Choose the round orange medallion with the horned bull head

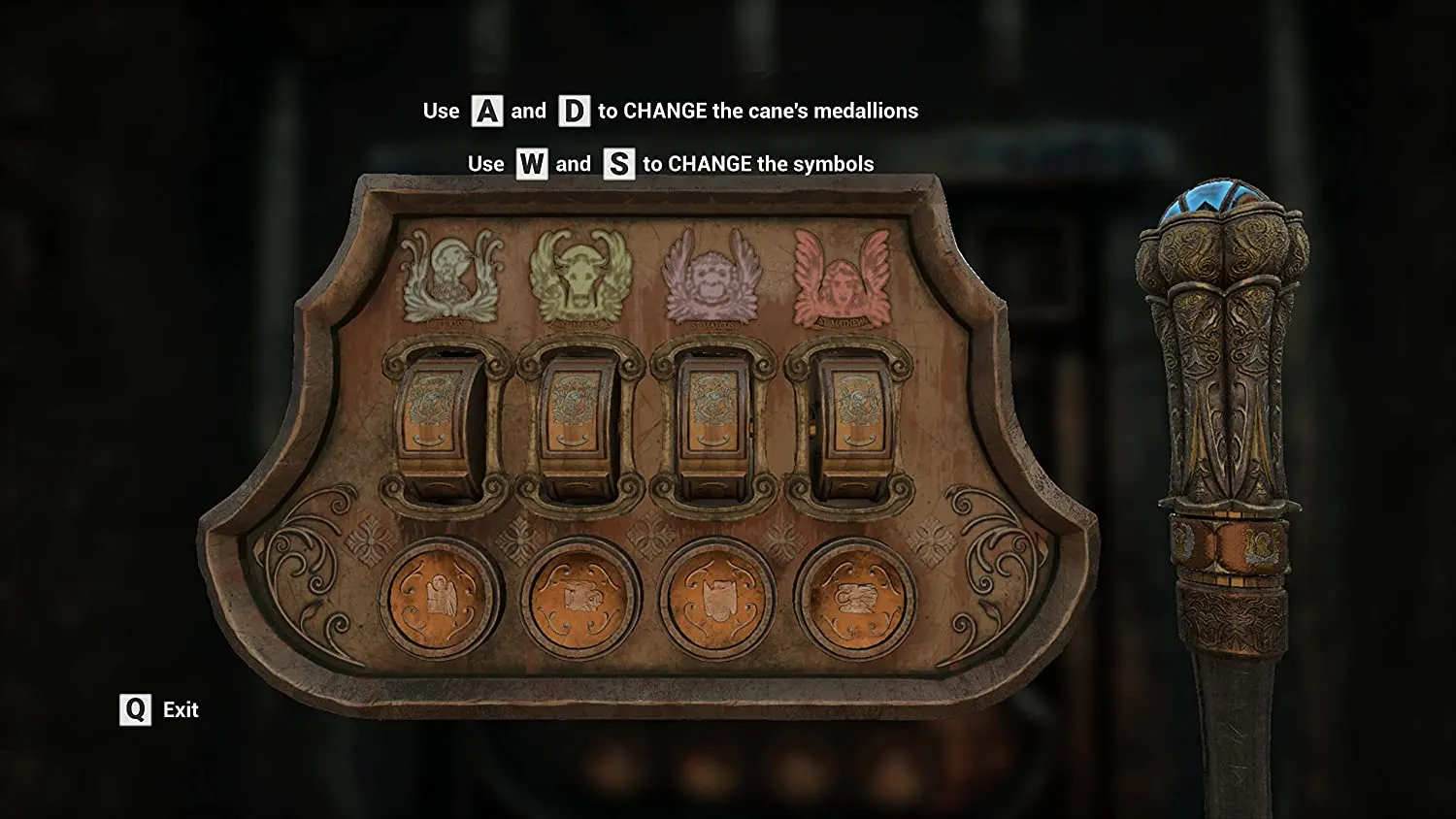pos(716,595)
